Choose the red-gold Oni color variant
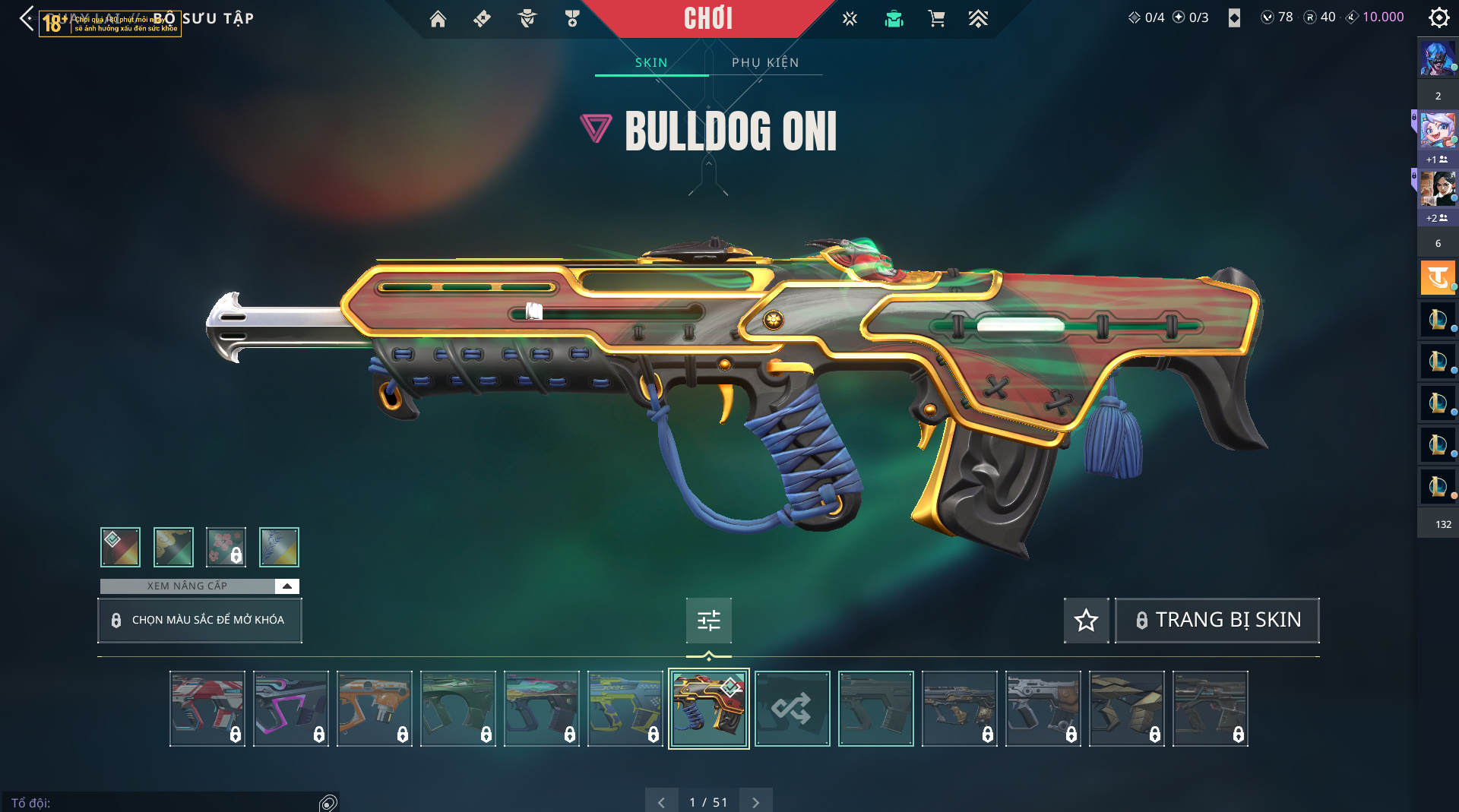Viewport: 1459px width, 812px height. click(120, 547)
